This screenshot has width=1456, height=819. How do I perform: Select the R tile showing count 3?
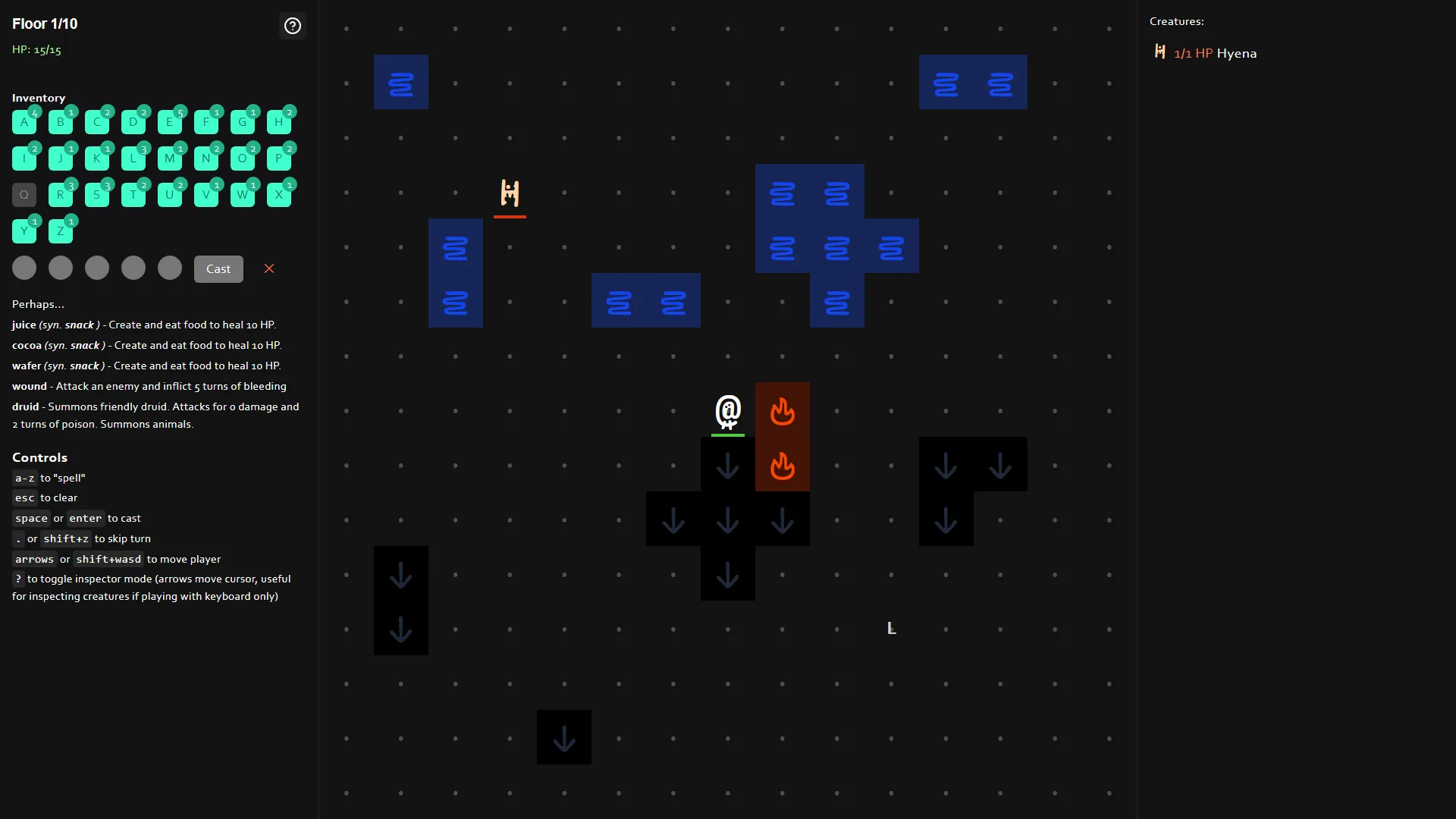pos(61,194)
